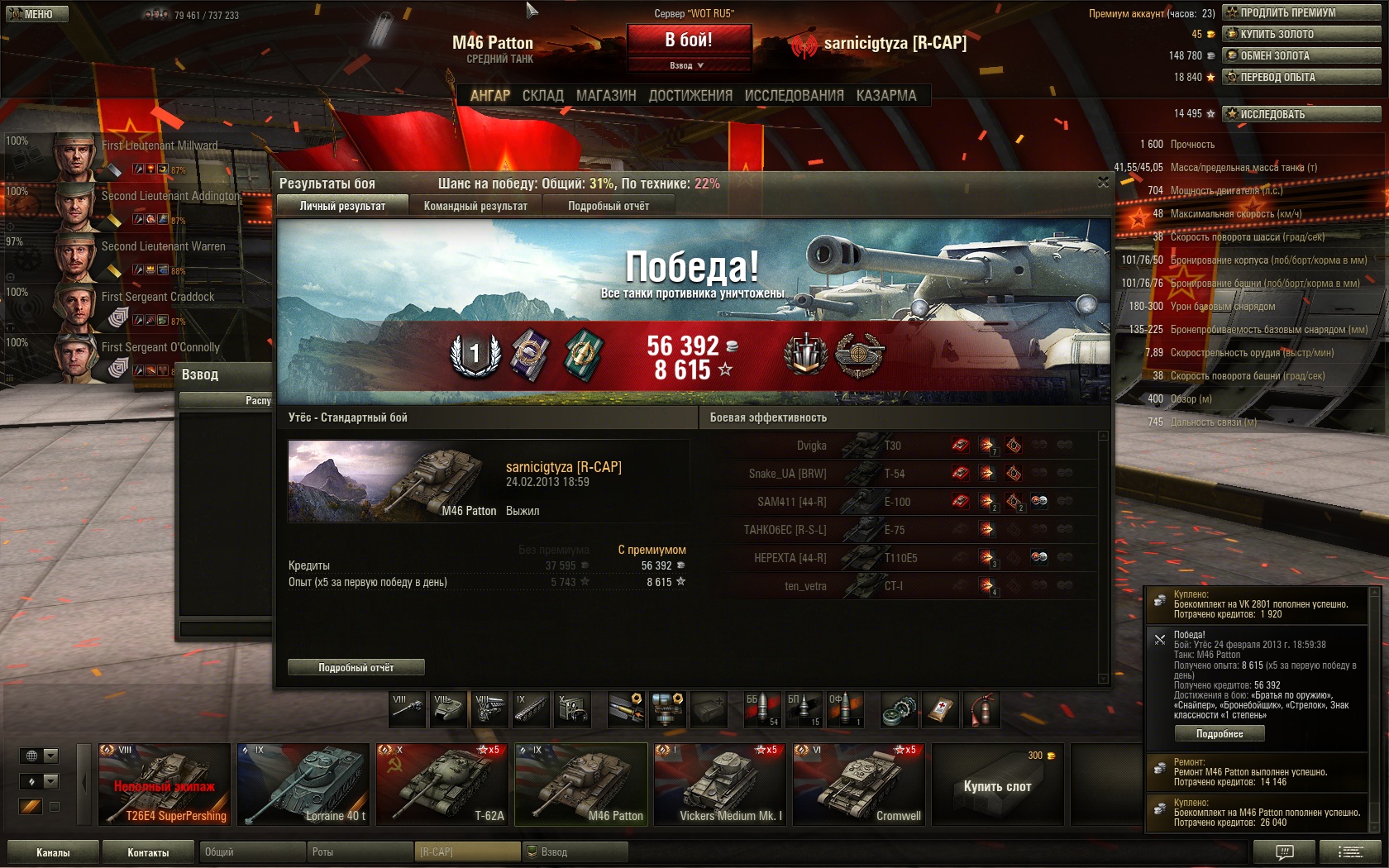The width and height of the screenshot is (1389, 868).
Task: Switch to ИССЛЕДОВАНИЯ section
Action: [x=794, y=96]
